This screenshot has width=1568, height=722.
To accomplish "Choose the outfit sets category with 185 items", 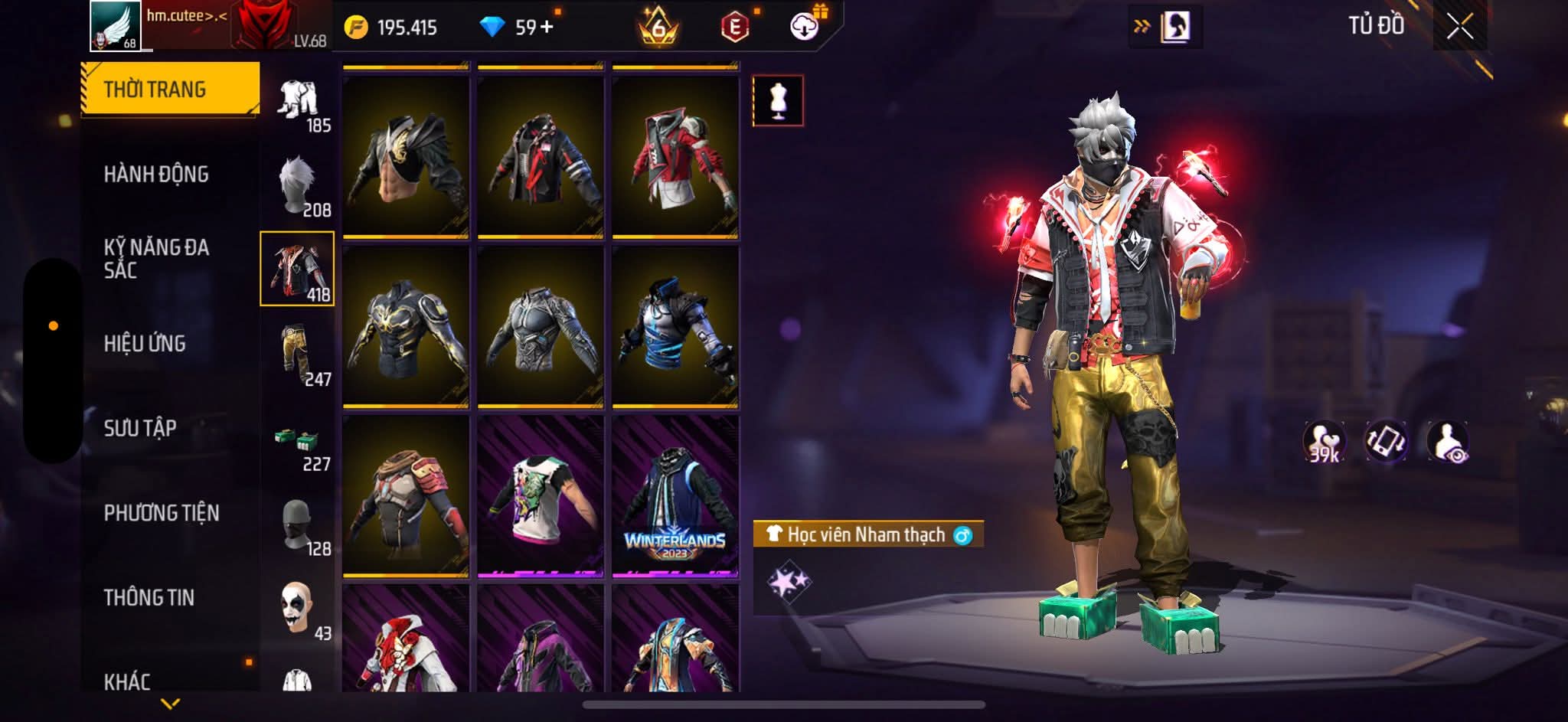I will (298, 103).
